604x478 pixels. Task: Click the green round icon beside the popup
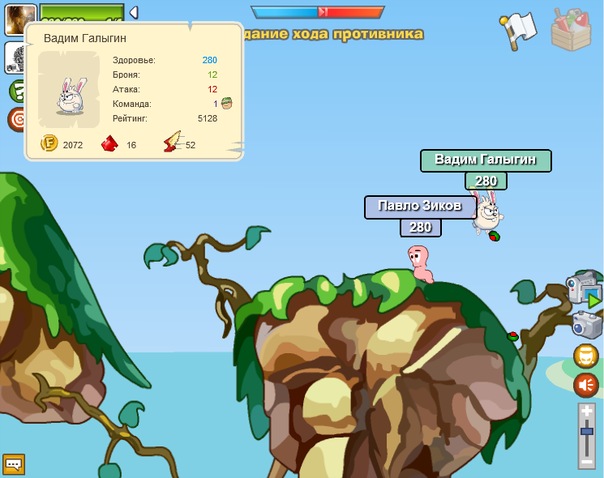tap(16, 91)
